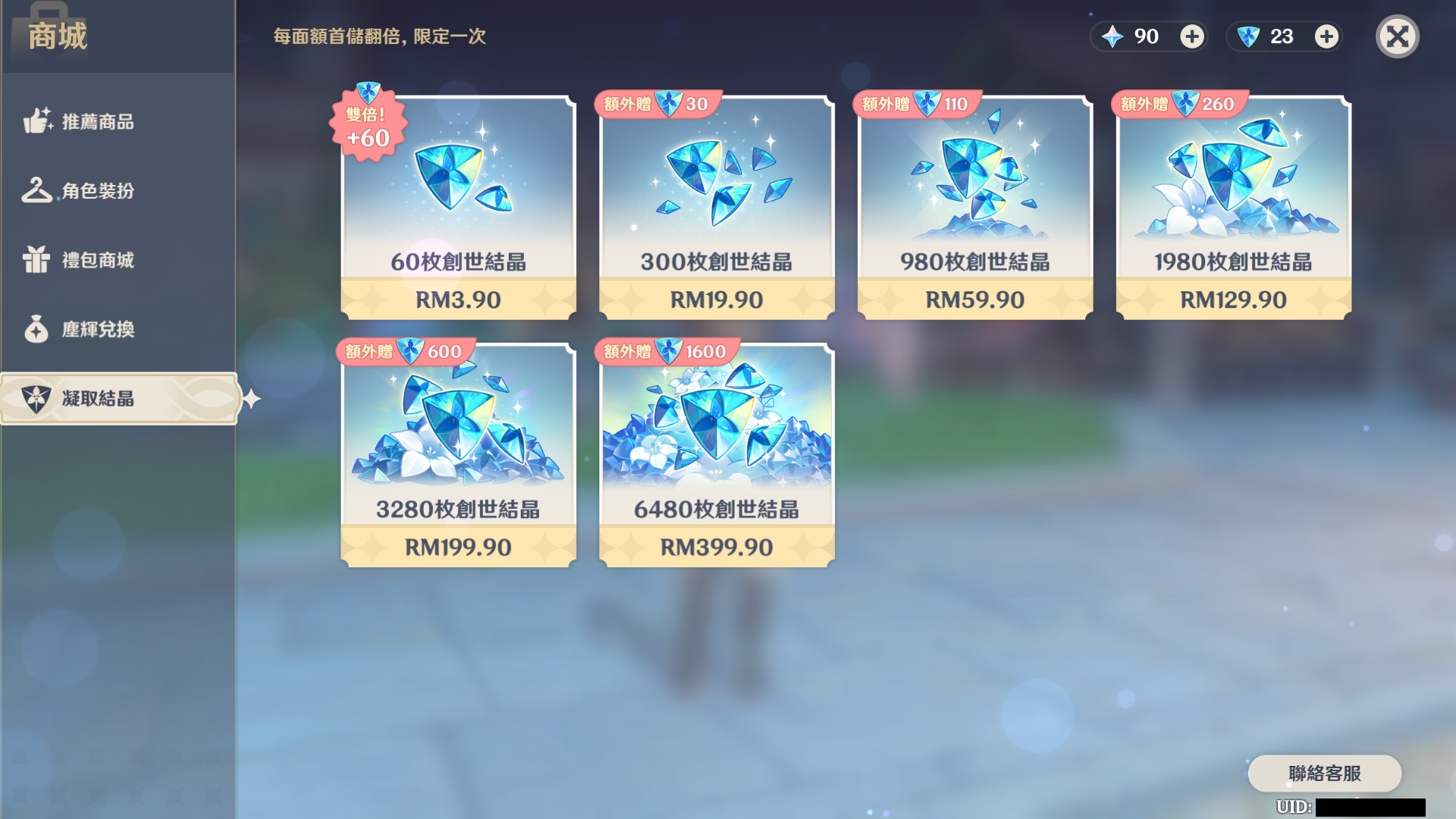This screenshot has height=819, width=1456.
Task: Buy the 3280枚創世結晶 package for RM199.90
Action: click(x=458, y=451)
